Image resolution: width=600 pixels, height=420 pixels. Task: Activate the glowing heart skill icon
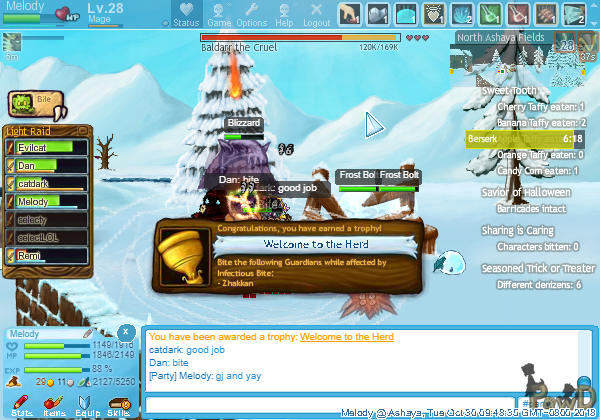pos(433,14)
